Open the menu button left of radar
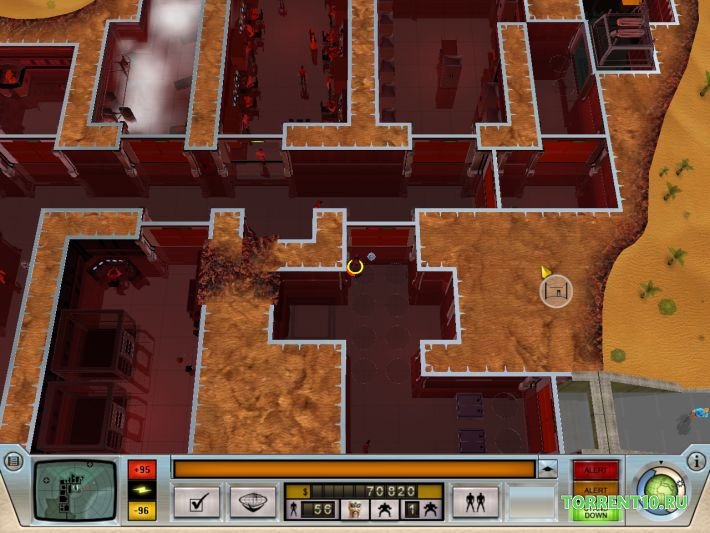 (x=13, y=461)
